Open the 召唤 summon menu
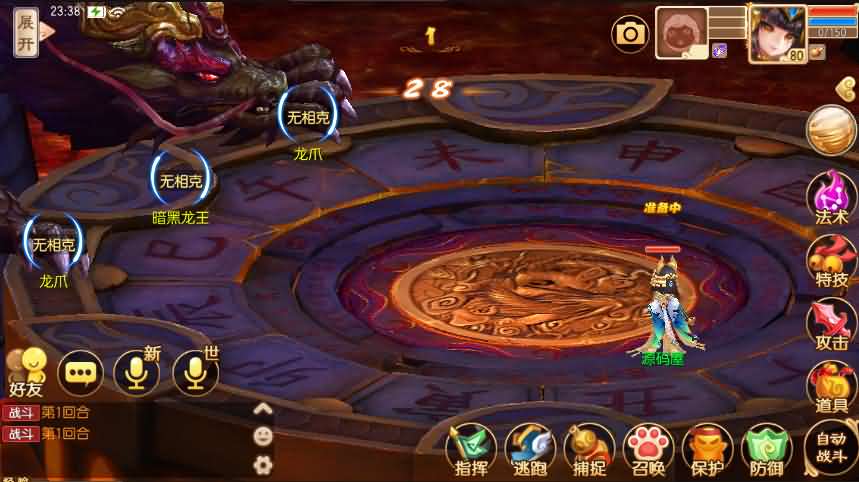Screen dimensions: 859x482 (647, 448)
